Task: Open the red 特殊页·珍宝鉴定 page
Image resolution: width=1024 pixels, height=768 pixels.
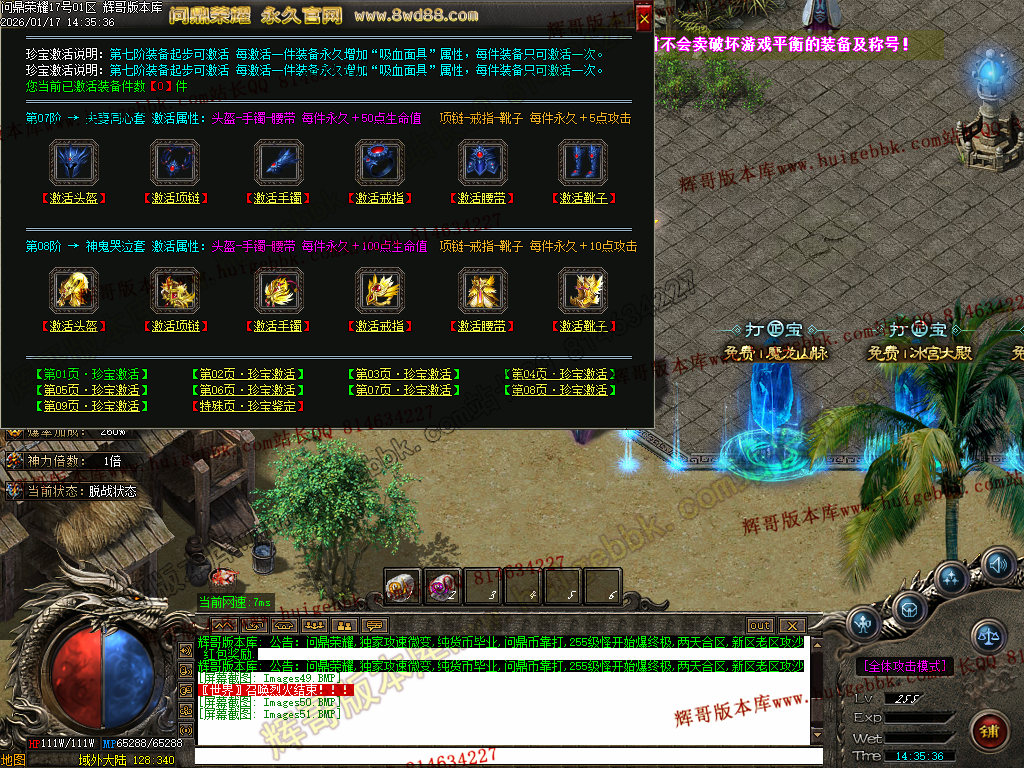Action: [x=247, y=406]
